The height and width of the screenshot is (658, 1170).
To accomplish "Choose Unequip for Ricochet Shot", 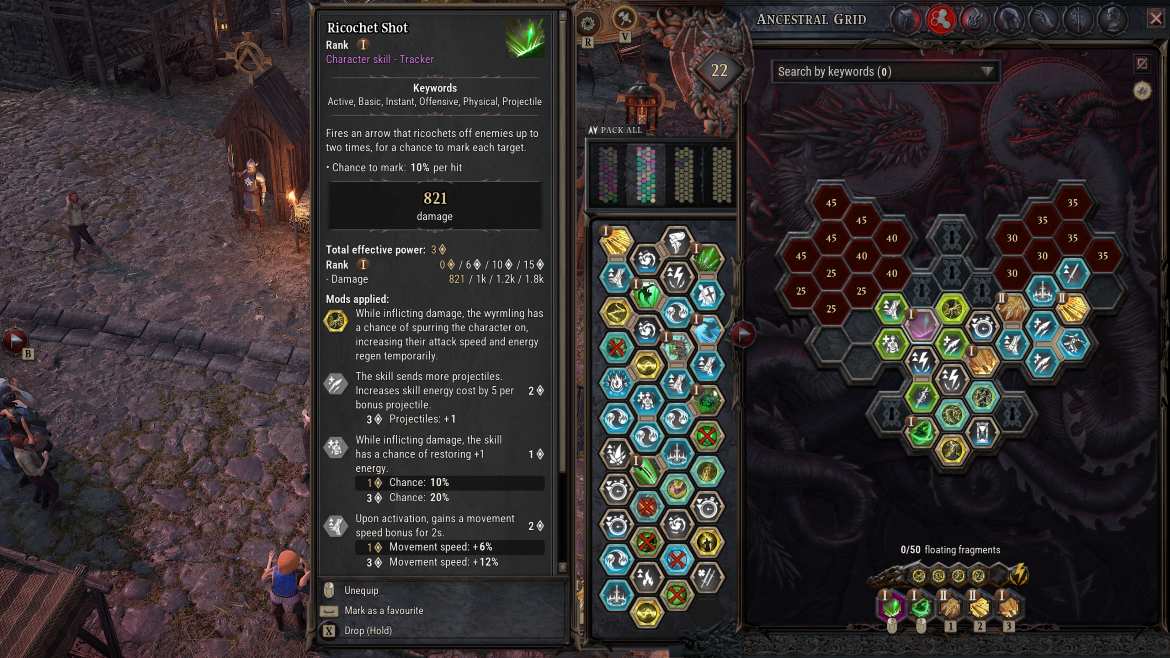I will pos(360,591).
